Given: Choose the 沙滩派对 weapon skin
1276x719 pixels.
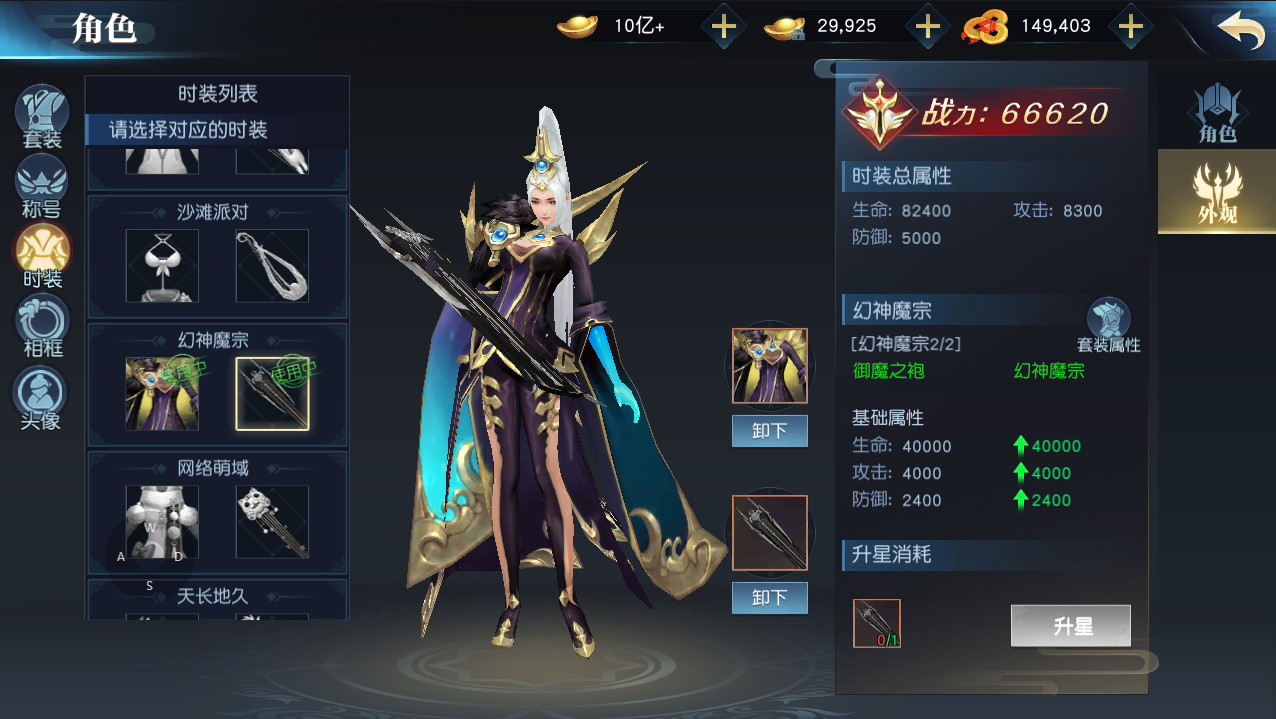Looking at the screenshot, I should (272, 265).
